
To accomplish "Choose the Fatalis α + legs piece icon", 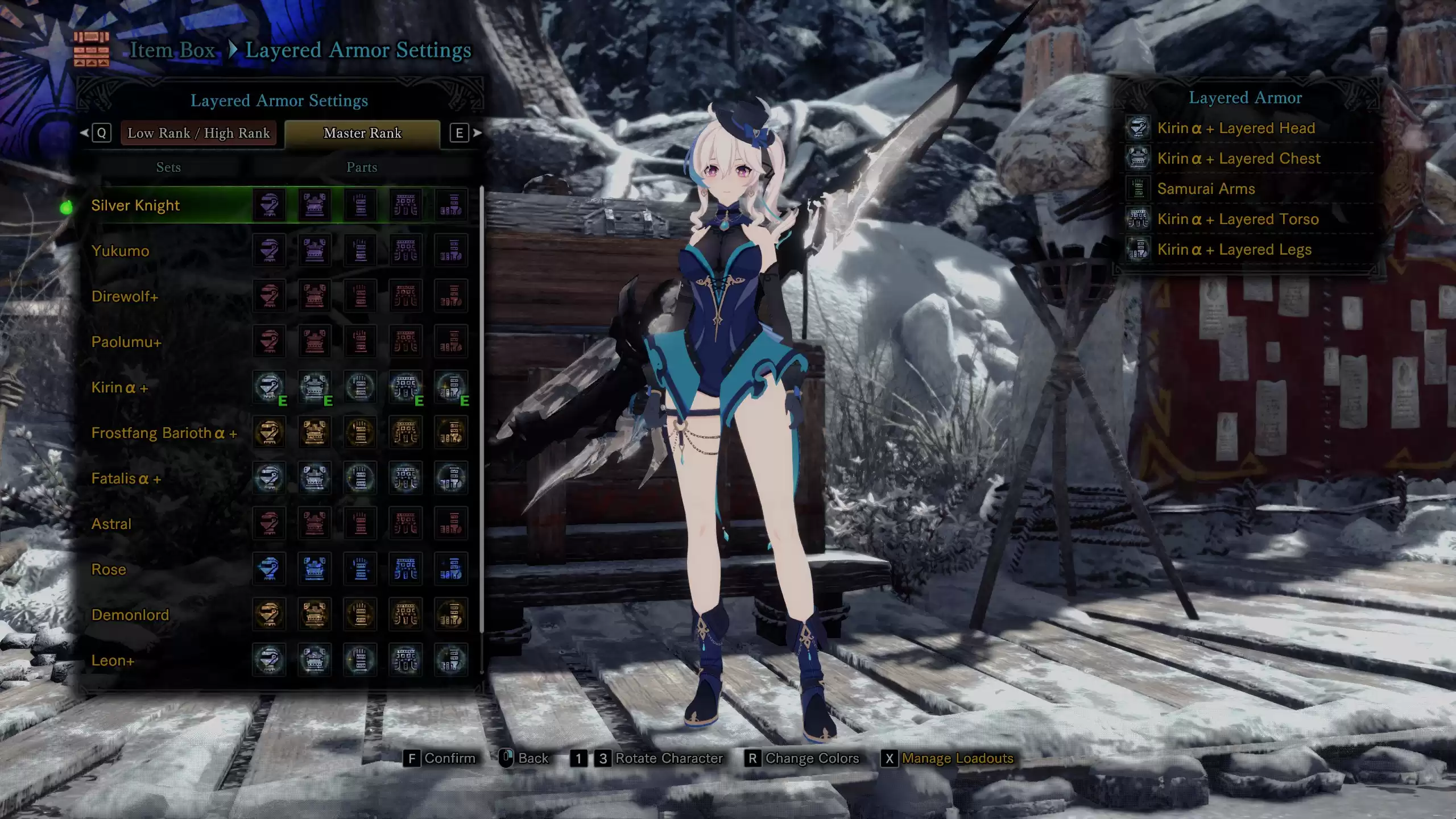I will coord(452,478).
